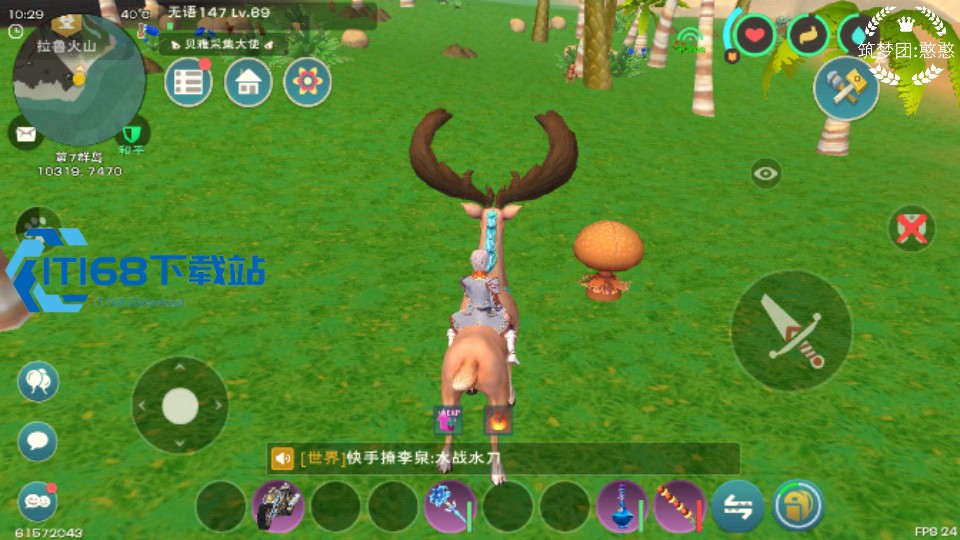The height and width of the screenshot is (540, 960).
Task: Tap the house home button
Action: point(248,83)
